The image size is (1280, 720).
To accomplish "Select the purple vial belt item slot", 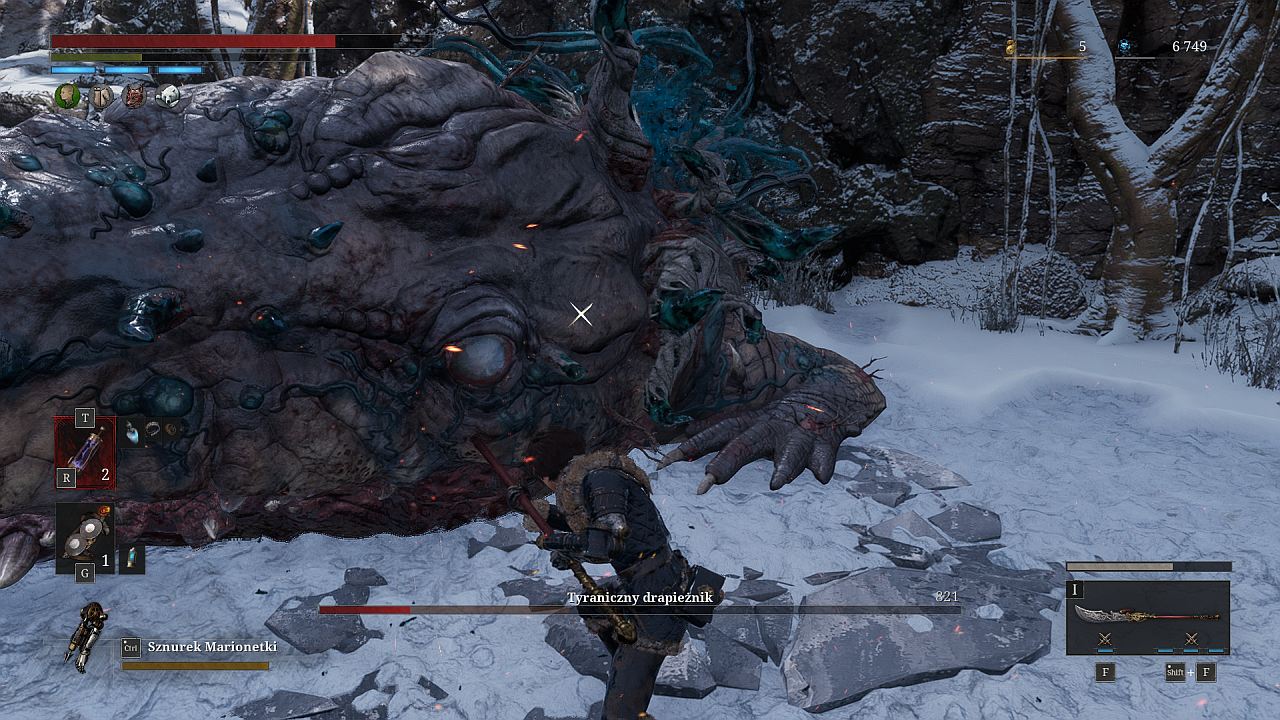I will point(85,452).
